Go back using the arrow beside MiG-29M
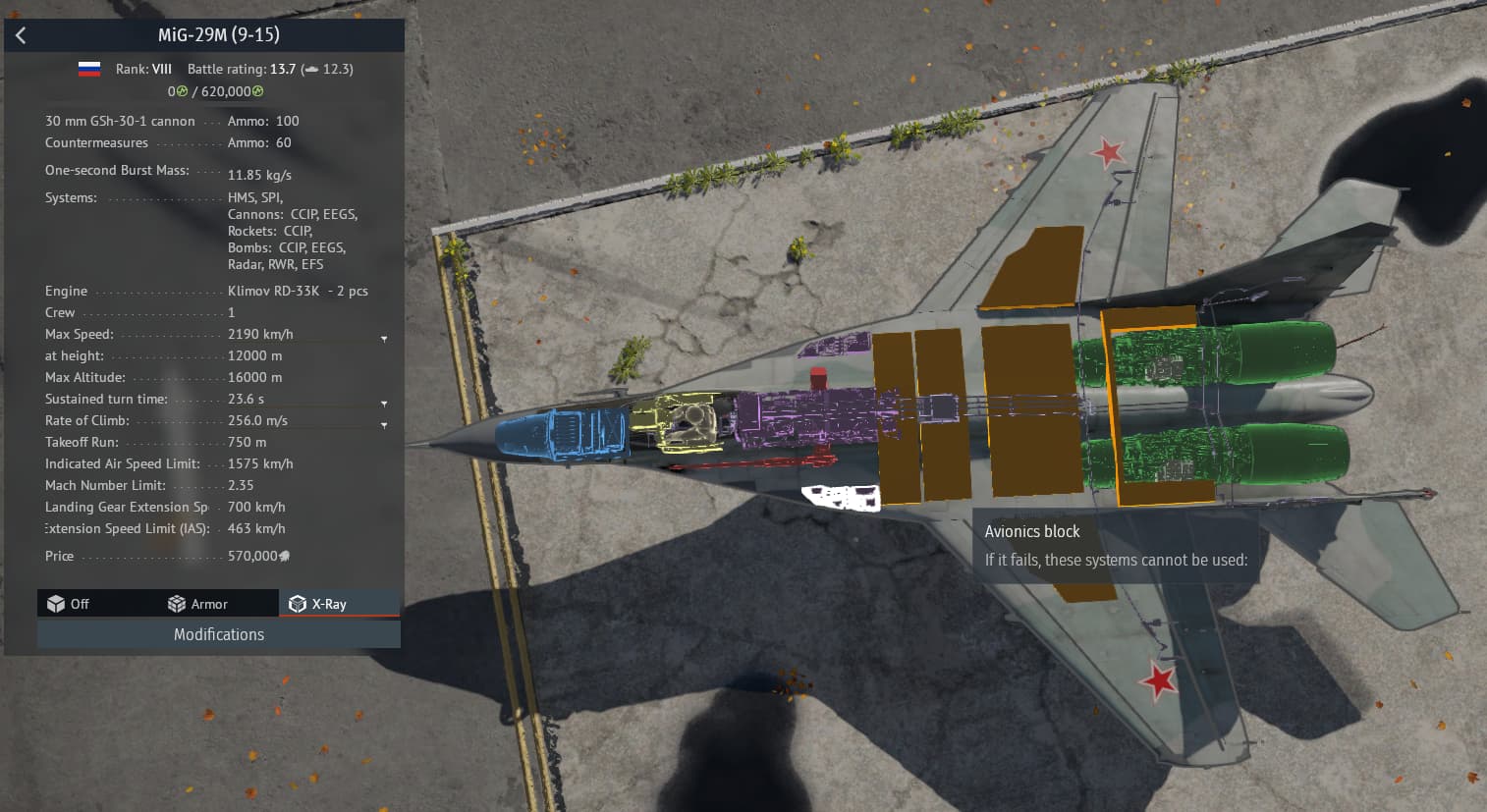Viewport: 1487px width, 812px height. [21, 35]
